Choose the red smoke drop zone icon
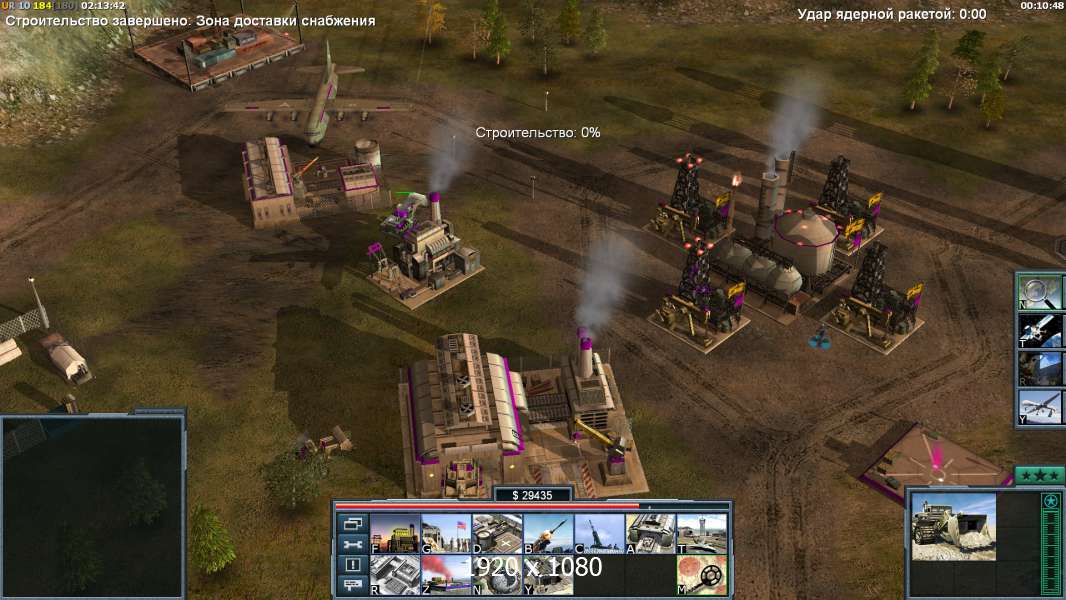The height and width of the screenshot is (600, 1066). coord(446,575)
